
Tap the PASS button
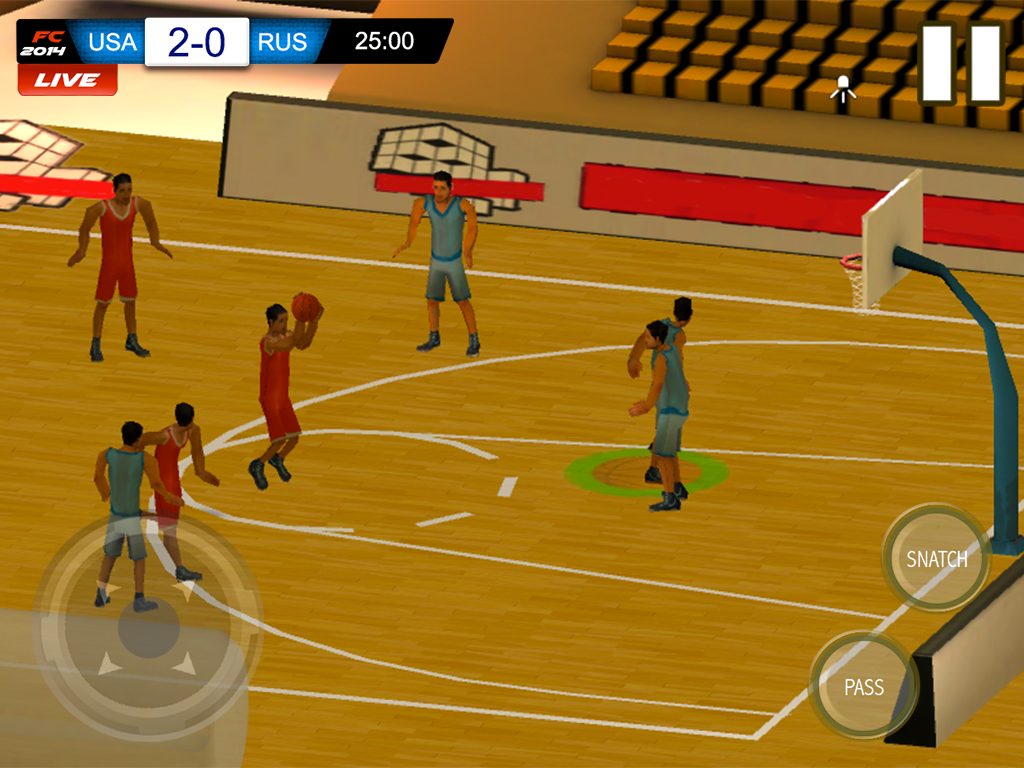click(x=863, y=686)
